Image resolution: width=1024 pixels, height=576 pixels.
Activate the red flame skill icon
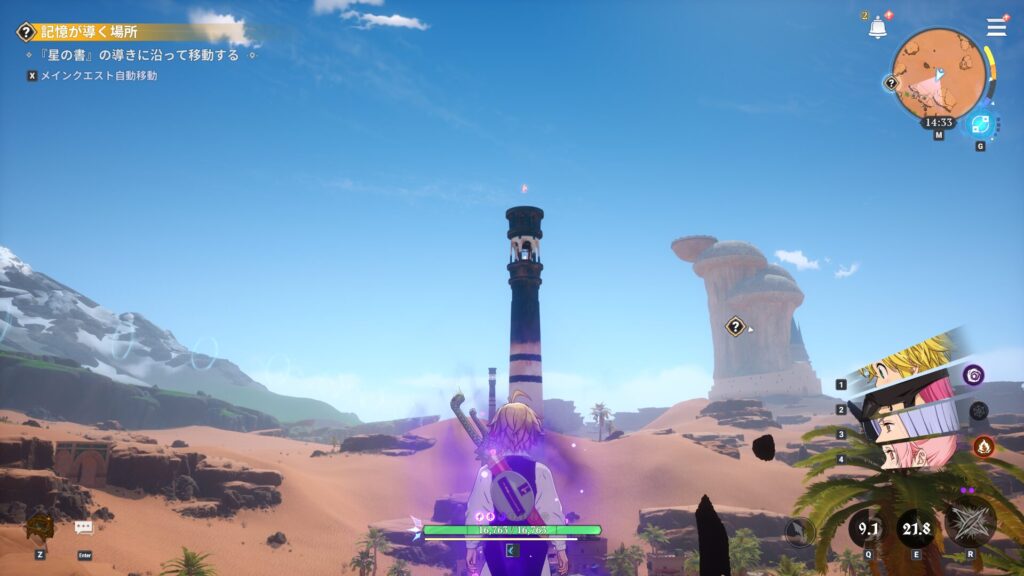pyautogui.click(x=982, y=446)
